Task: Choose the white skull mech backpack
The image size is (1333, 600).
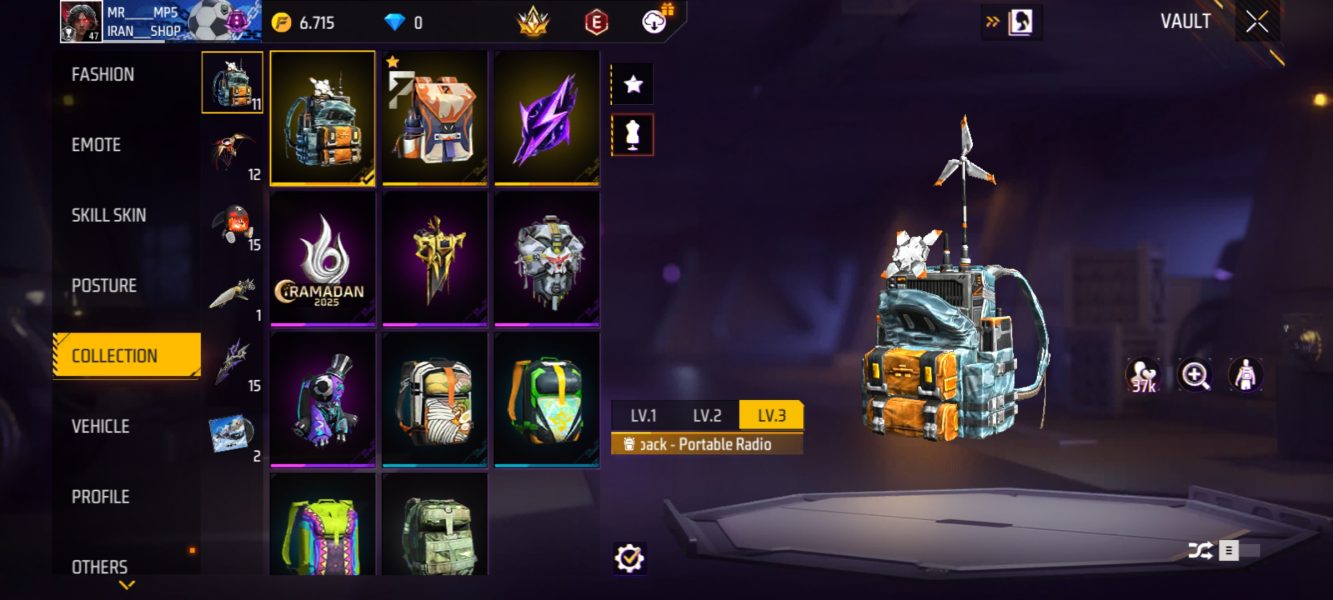Action: click(546, 259)
